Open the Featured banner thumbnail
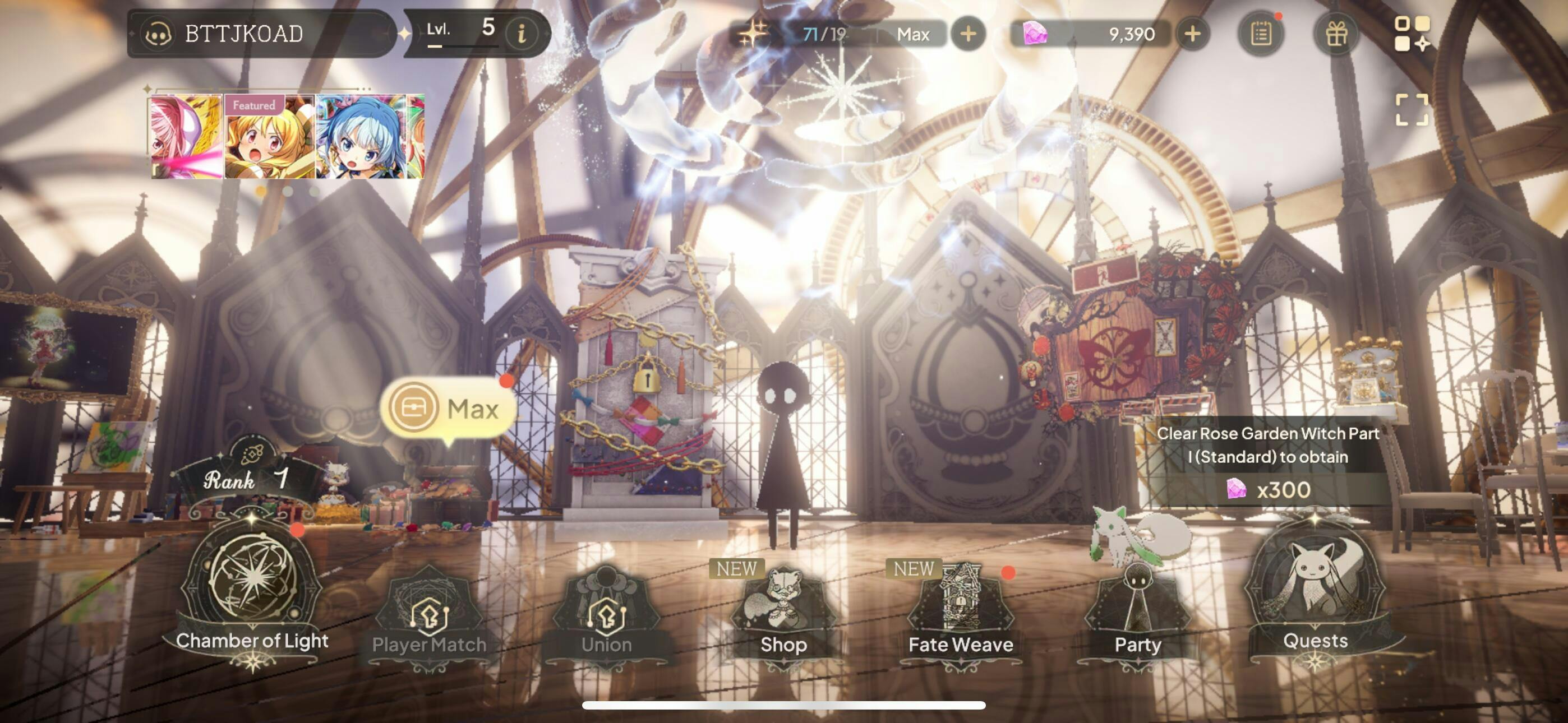 click(270, 136)
